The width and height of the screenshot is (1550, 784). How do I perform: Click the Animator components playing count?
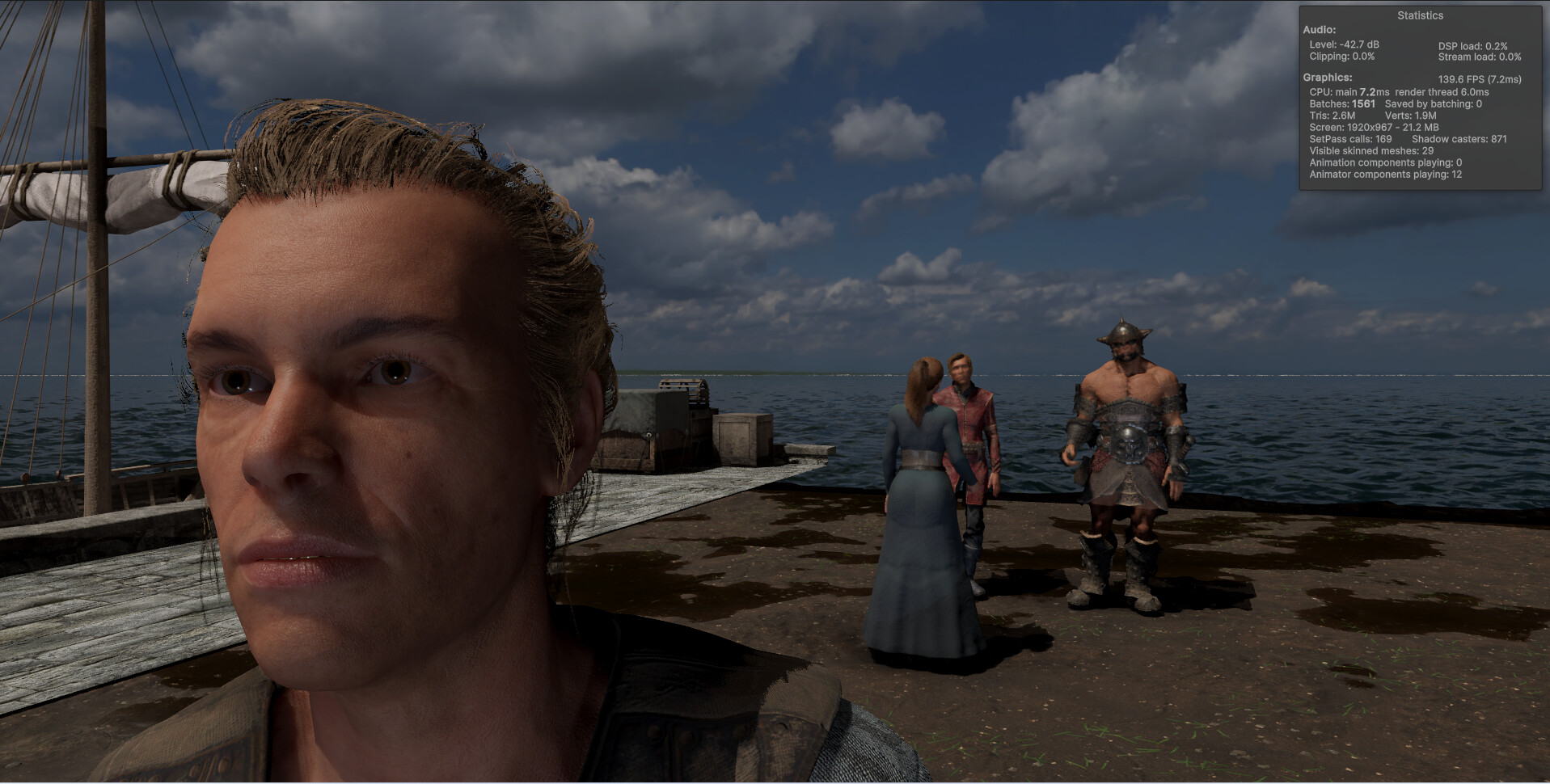[x=1386, y=174]
